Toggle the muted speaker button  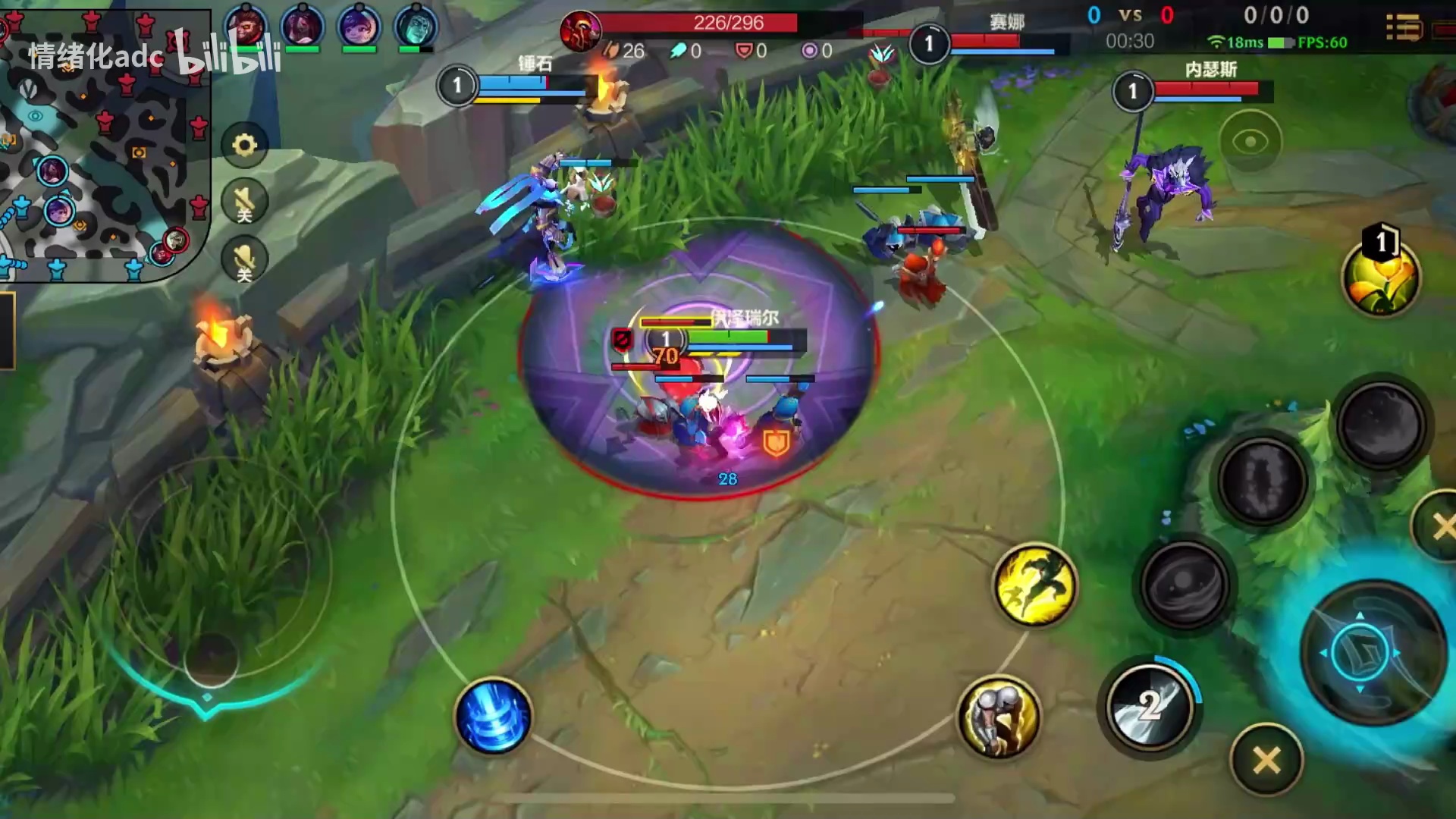click(244, 202)
